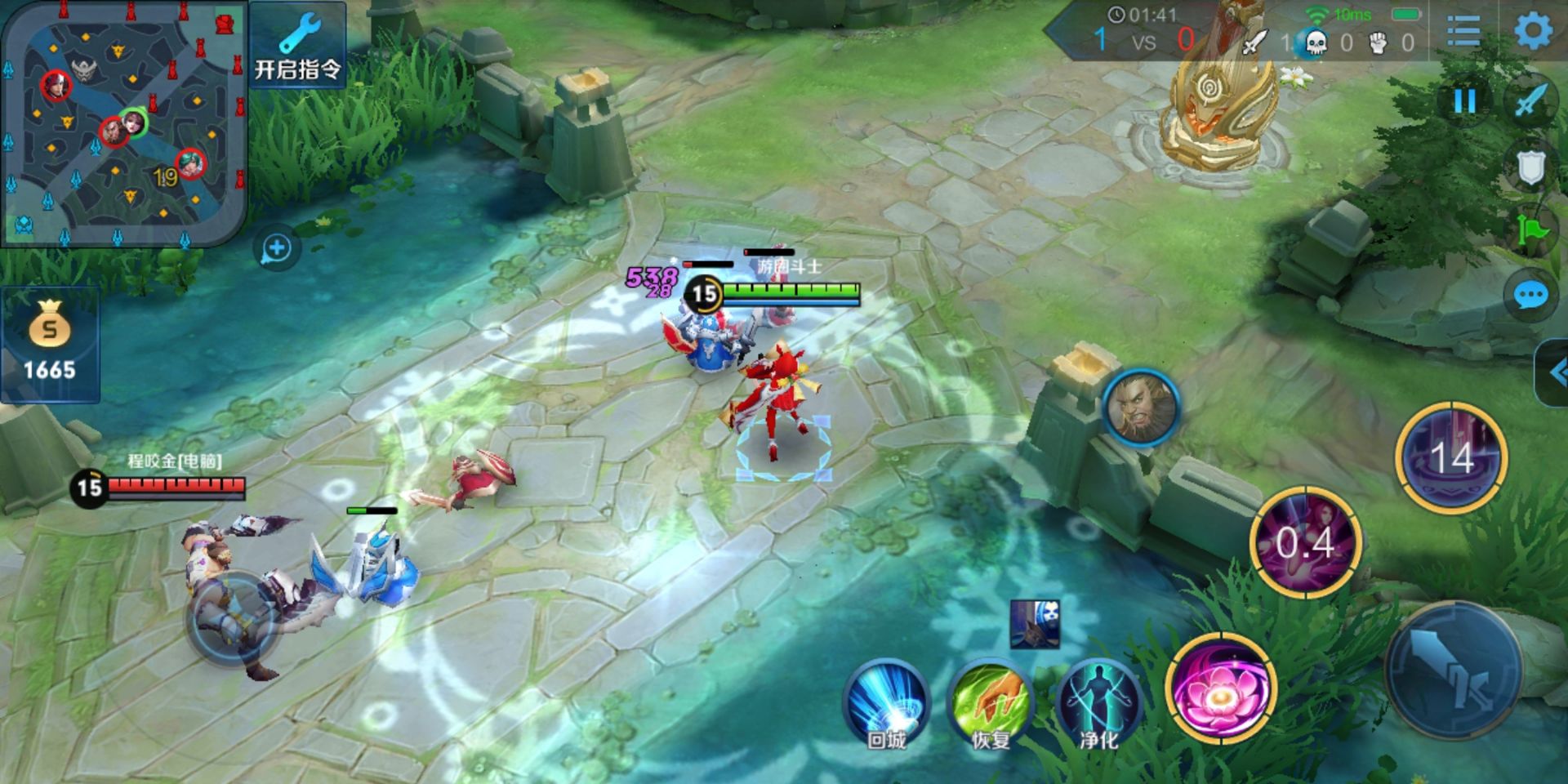Target the enemy hero portrait button
The width and height of the screenshot is (1568, 784).
(x=1141, y=408)
